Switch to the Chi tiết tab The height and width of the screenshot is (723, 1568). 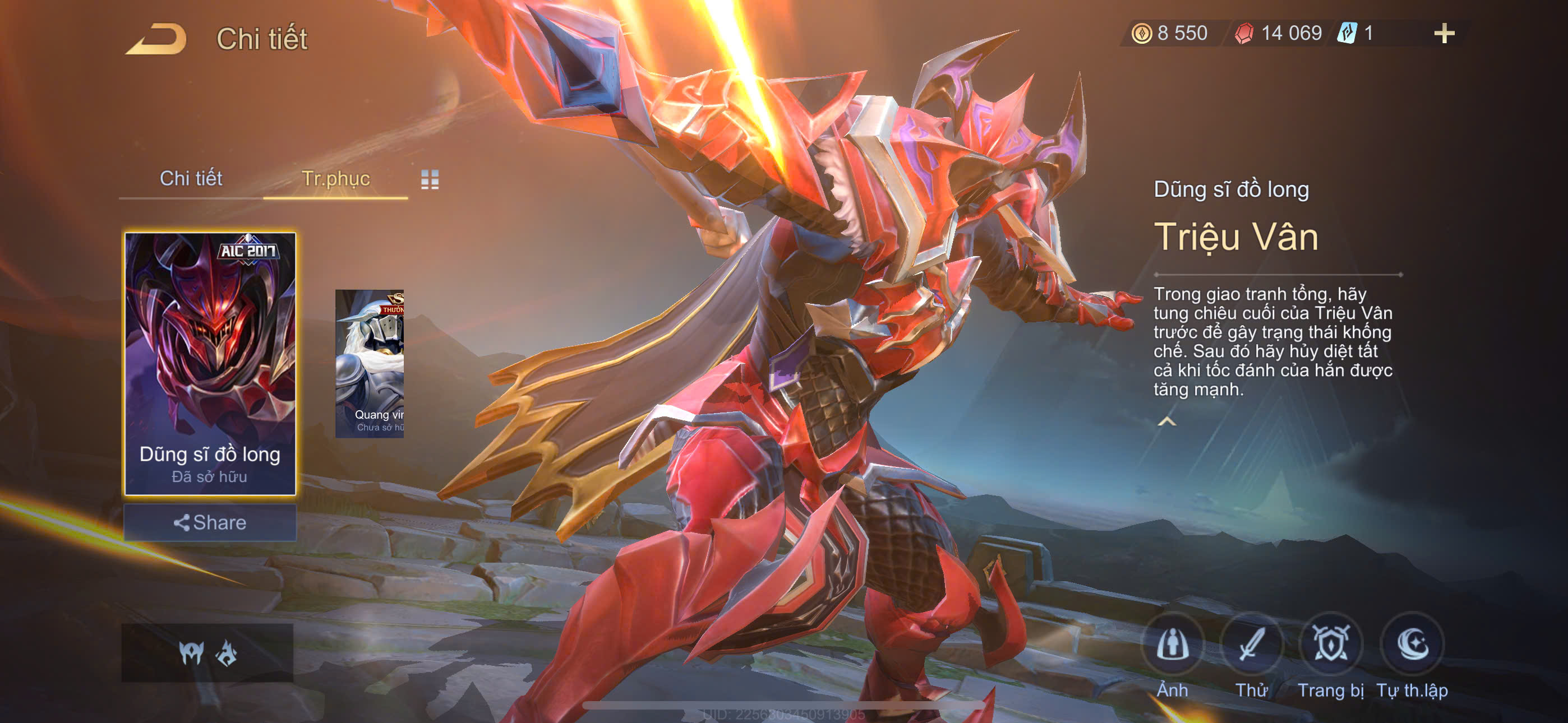coord(191,178)
